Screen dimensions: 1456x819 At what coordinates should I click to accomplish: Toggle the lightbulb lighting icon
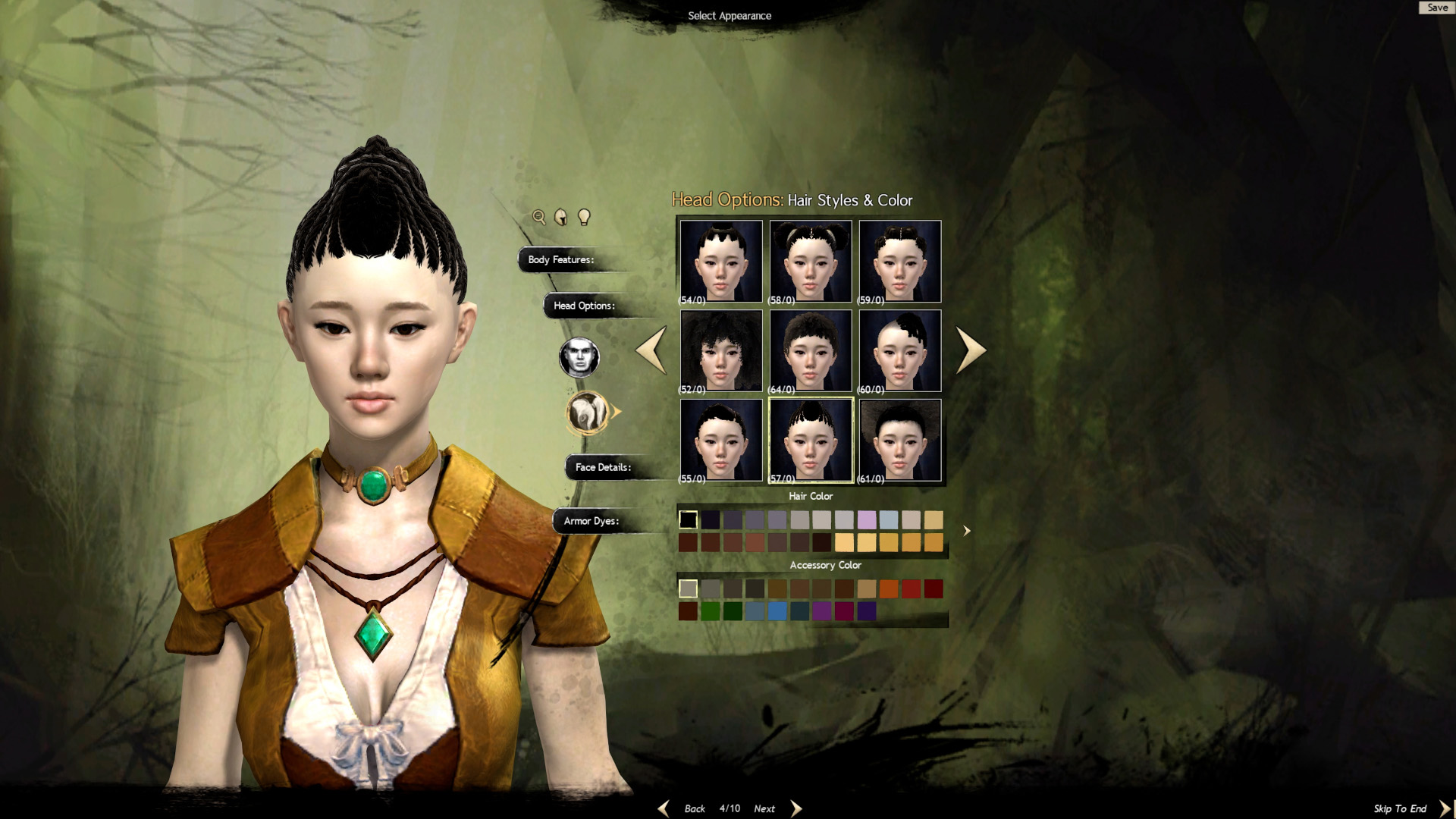coord(584,218)
